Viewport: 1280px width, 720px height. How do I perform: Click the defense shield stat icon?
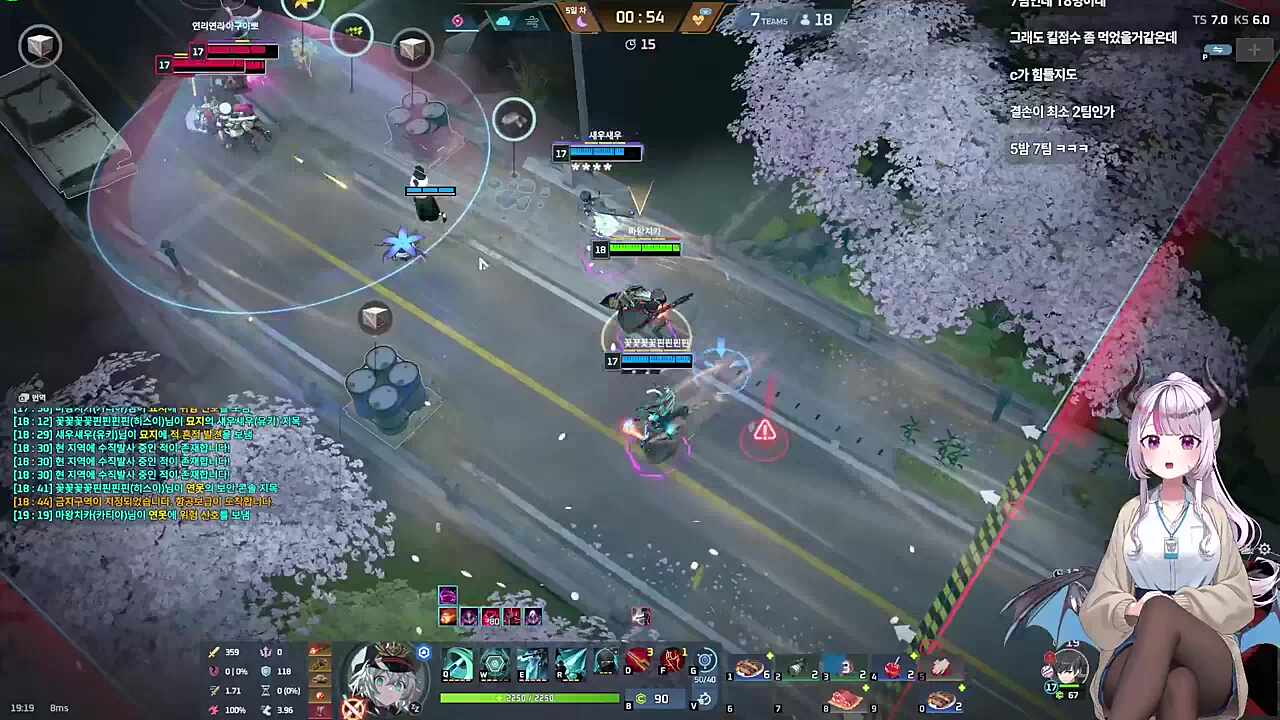tap(265, 671)
